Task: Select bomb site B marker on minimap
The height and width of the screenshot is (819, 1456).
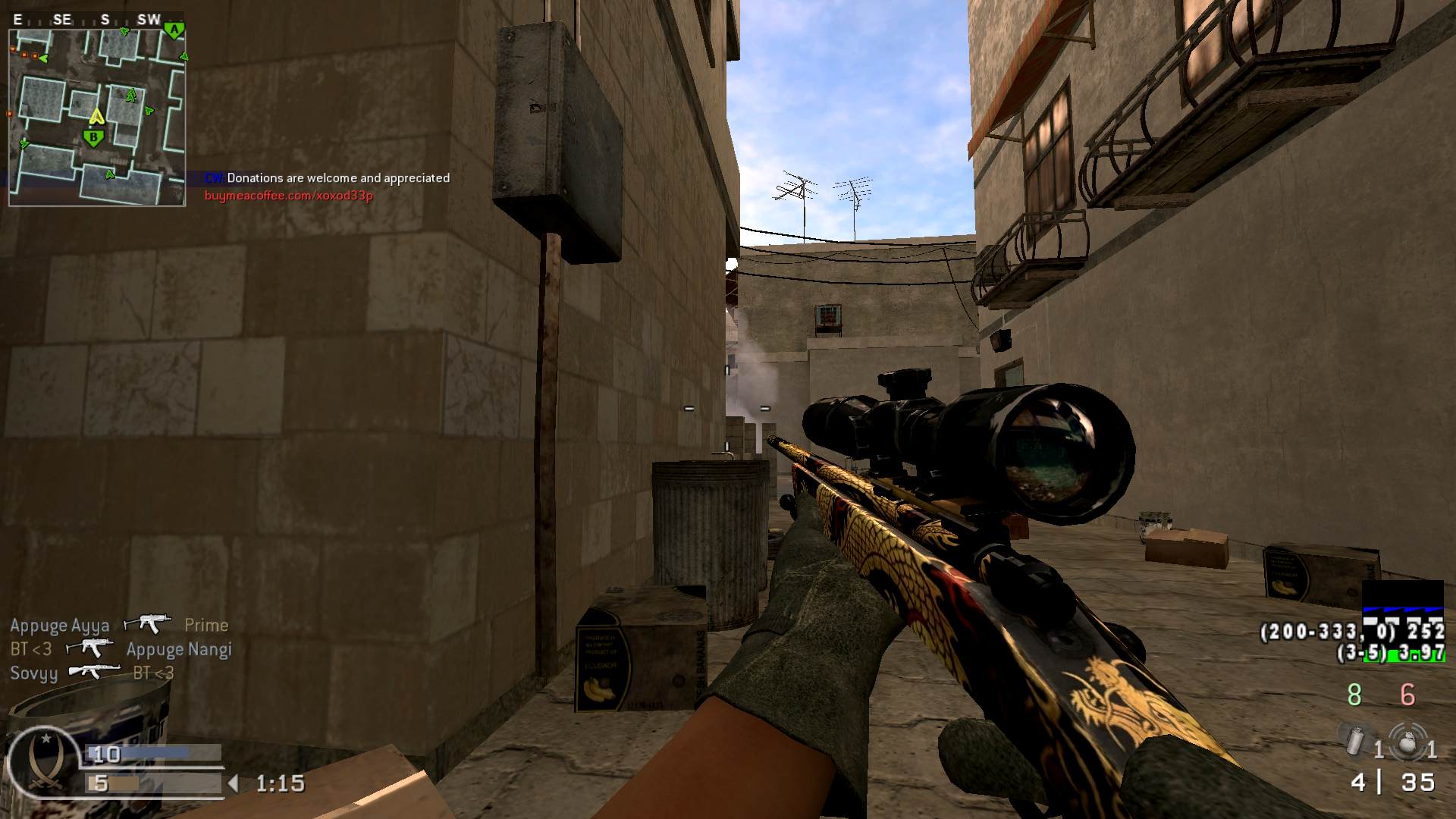Action: click(x=94, y=137)
